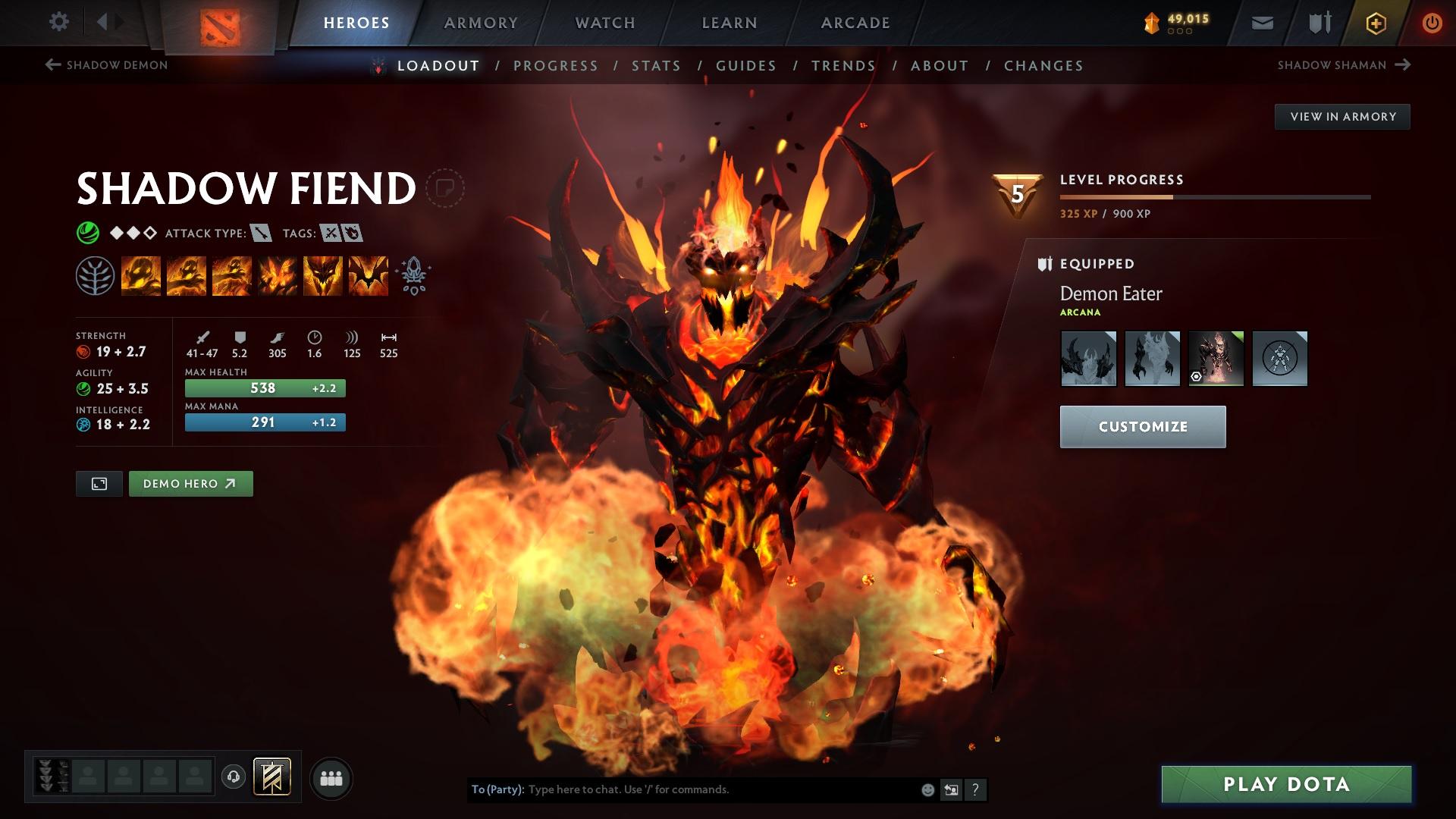1456x819 pixels.
Task: Toggle the Arcana style preview eye icon
Action: pyautogui.click(x=1196, y=376)
